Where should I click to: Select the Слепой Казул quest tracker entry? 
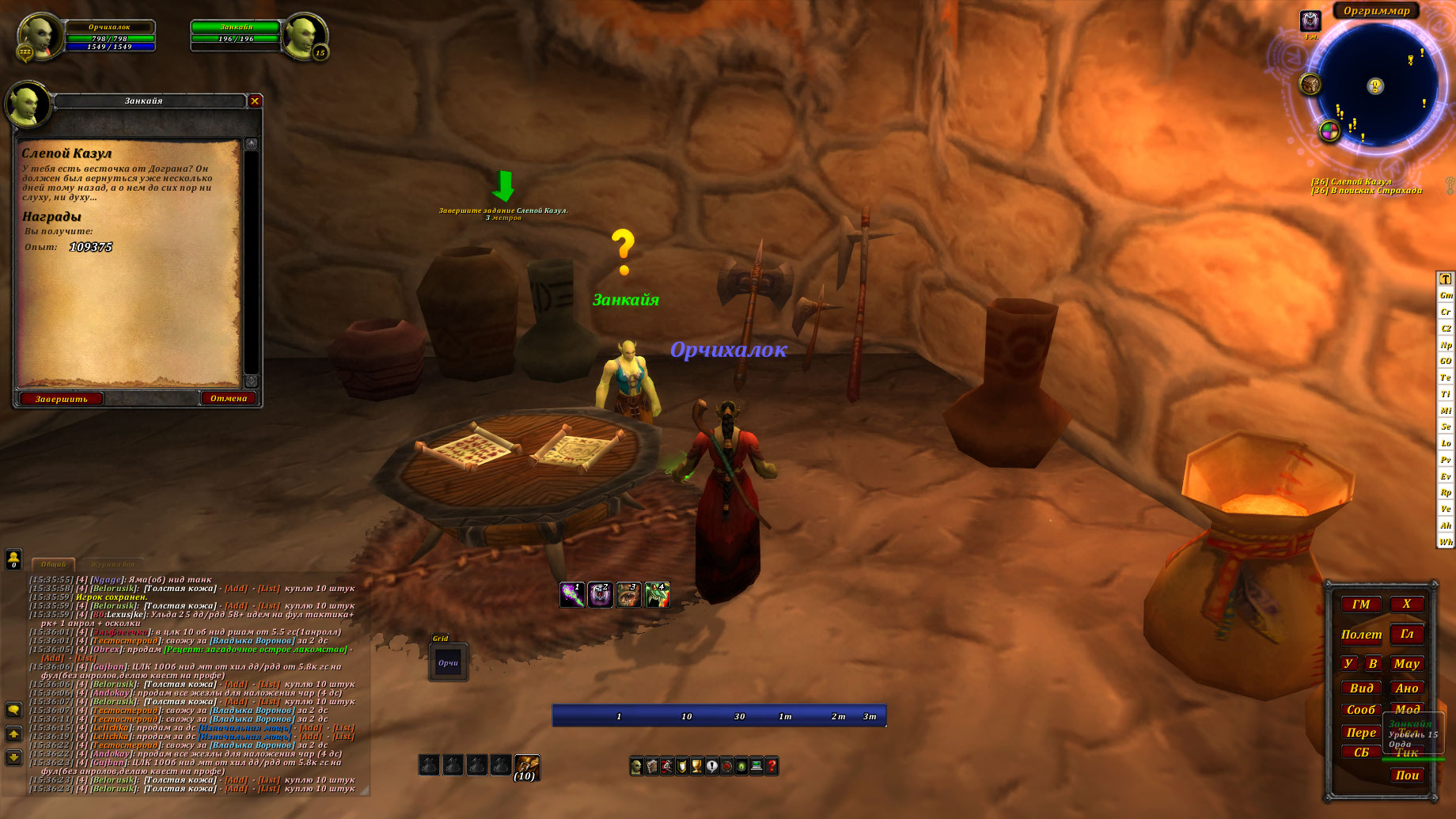(1351, 181)
